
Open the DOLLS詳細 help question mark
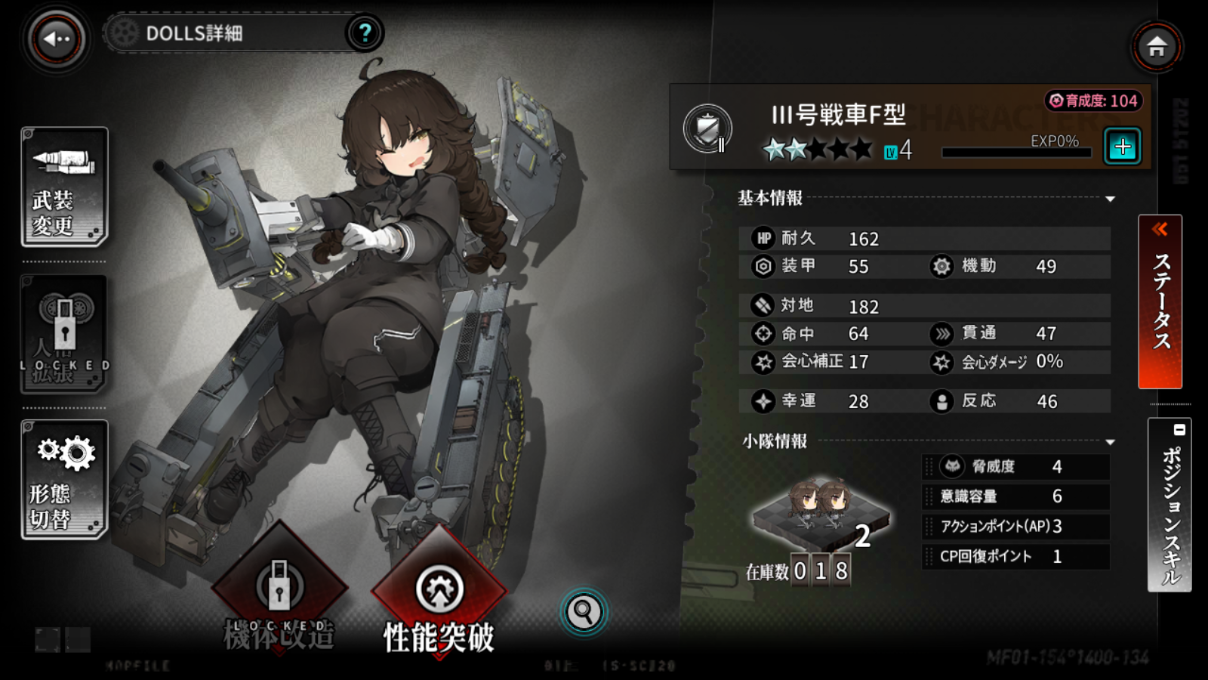coord(365,33)
